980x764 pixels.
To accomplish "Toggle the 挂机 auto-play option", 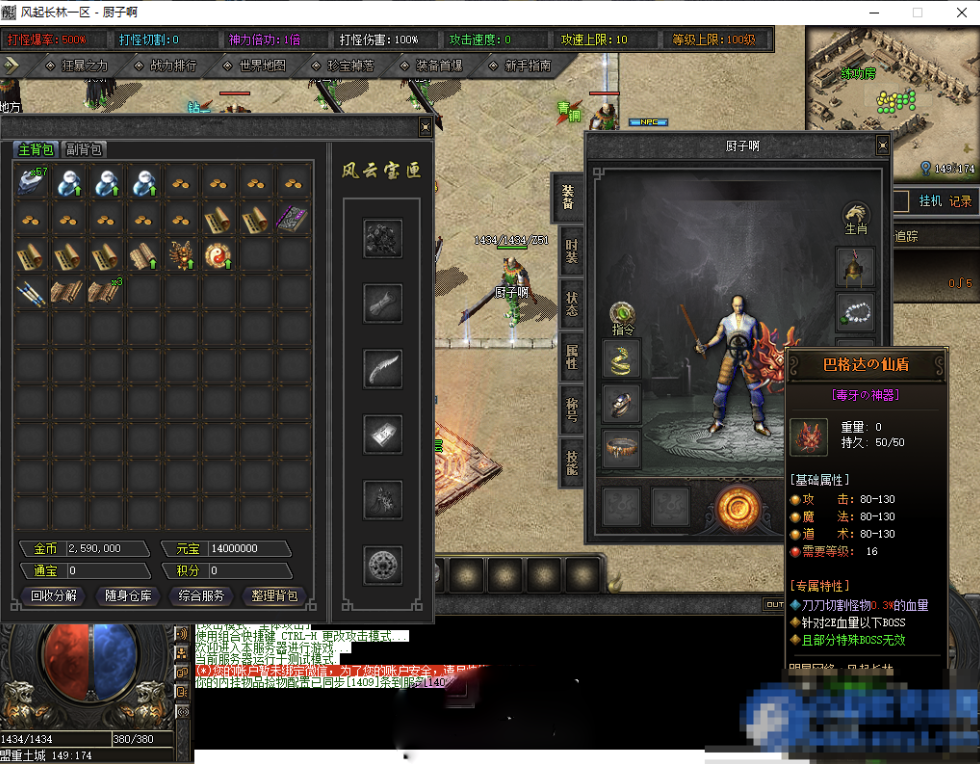I will point(930,202).
